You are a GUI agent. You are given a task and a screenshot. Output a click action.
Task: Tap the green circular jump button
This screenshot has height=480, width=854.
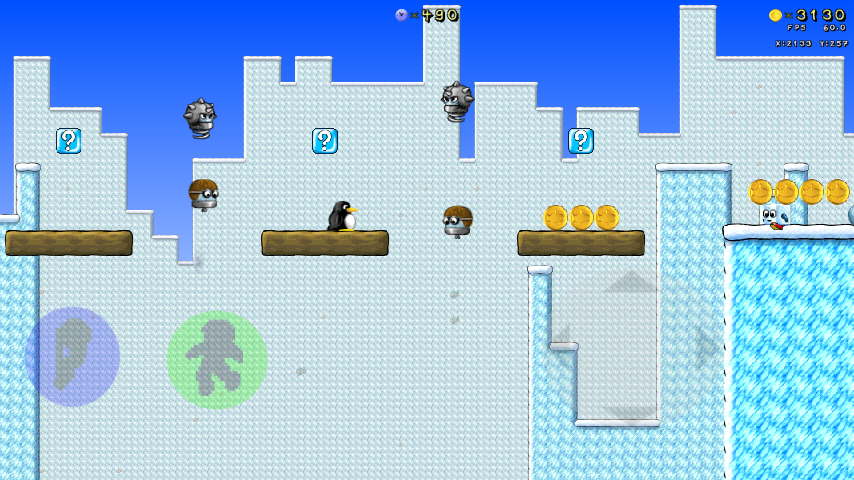216,360
